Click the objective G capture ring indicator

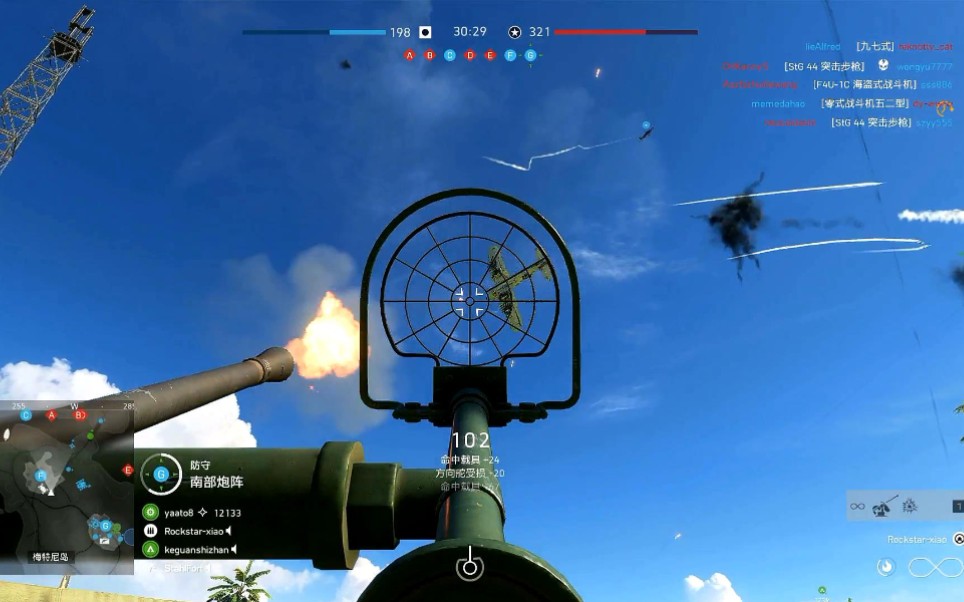[160, 474]
